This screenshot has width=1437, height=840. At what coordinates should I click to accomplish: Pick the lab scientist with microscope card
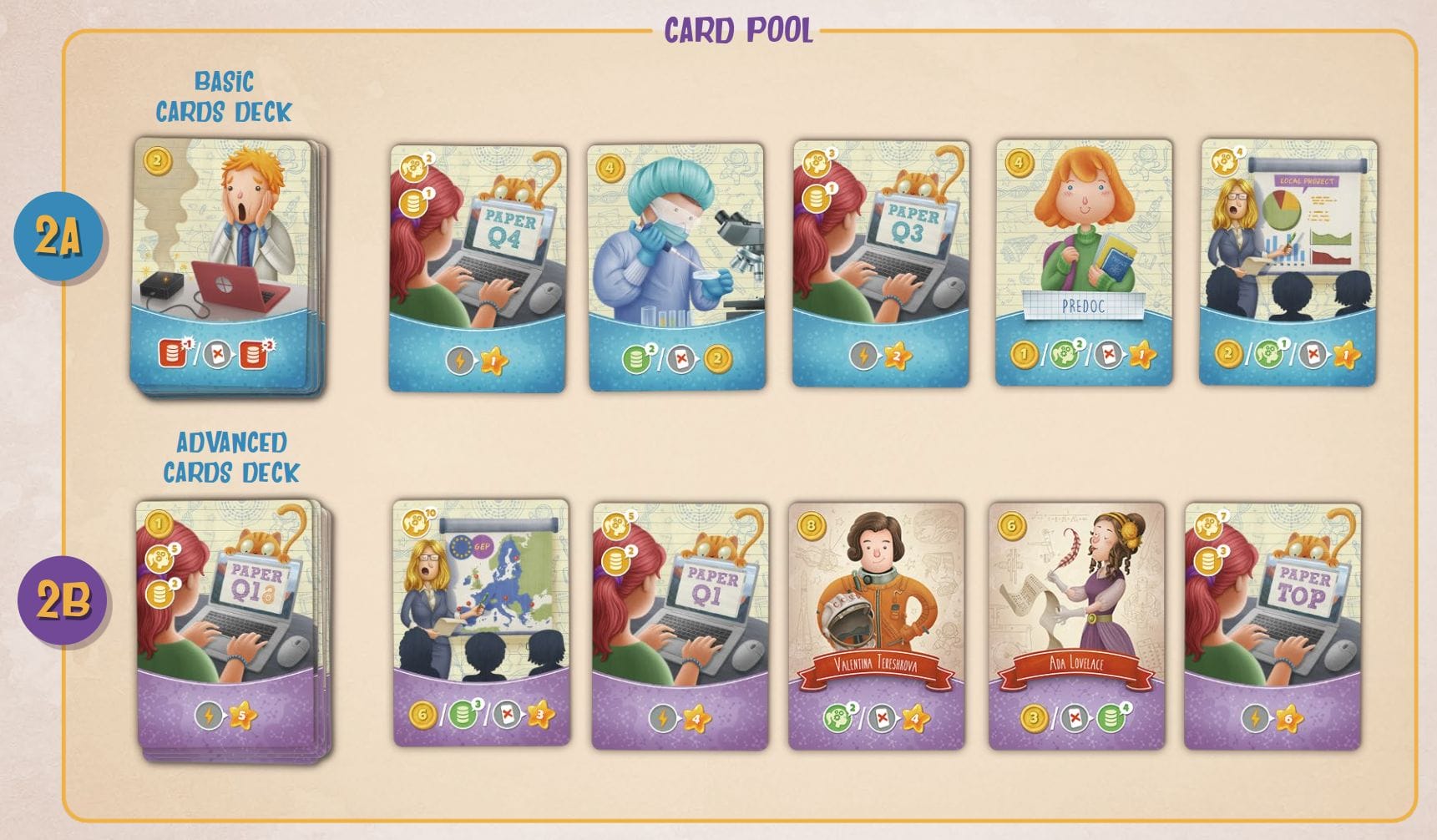[x=676, y=267]
